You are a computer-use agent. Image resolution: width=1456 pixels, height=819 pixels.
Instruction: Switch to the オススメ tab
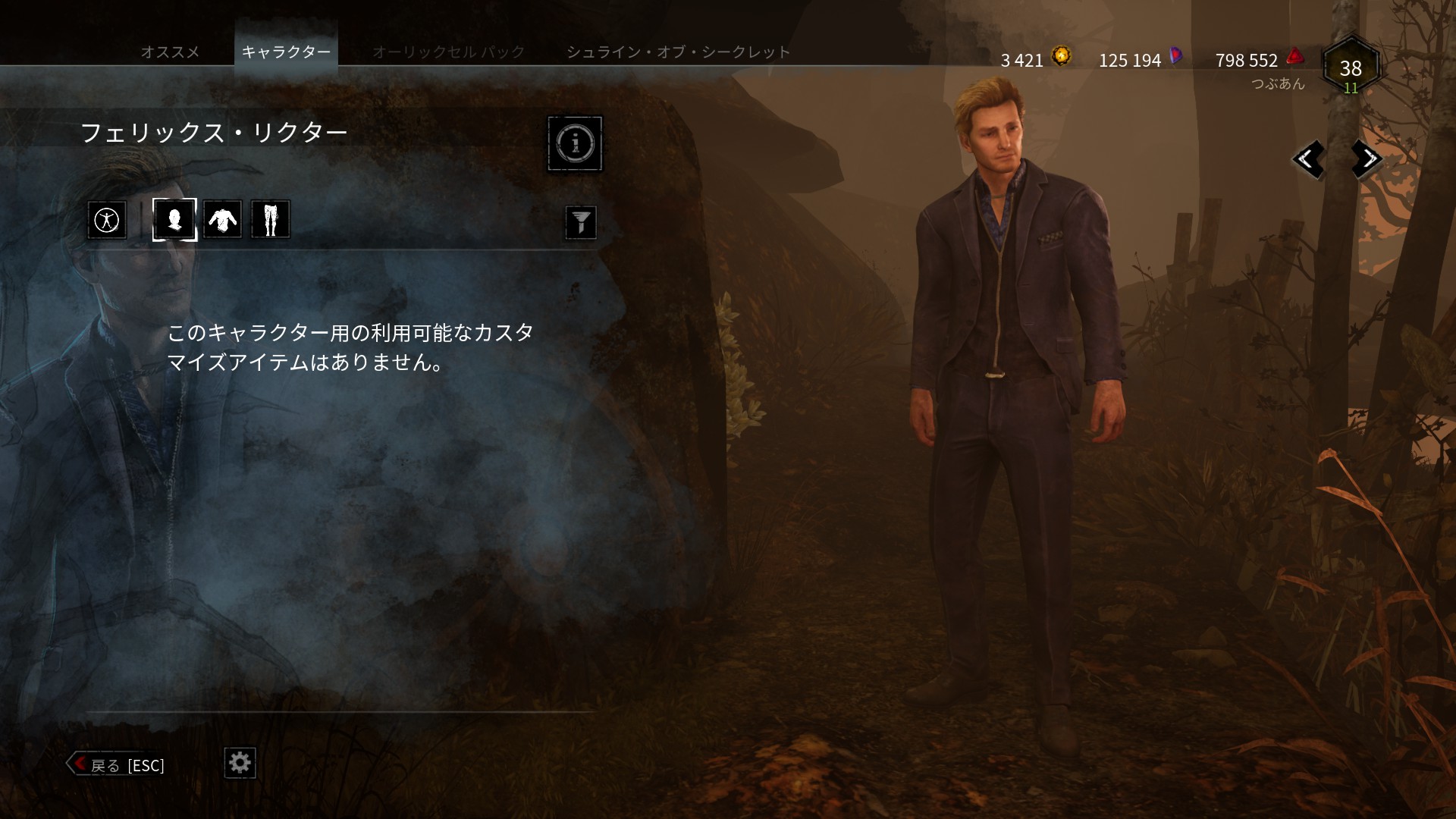pyautogui.click(x=171, y=52)
